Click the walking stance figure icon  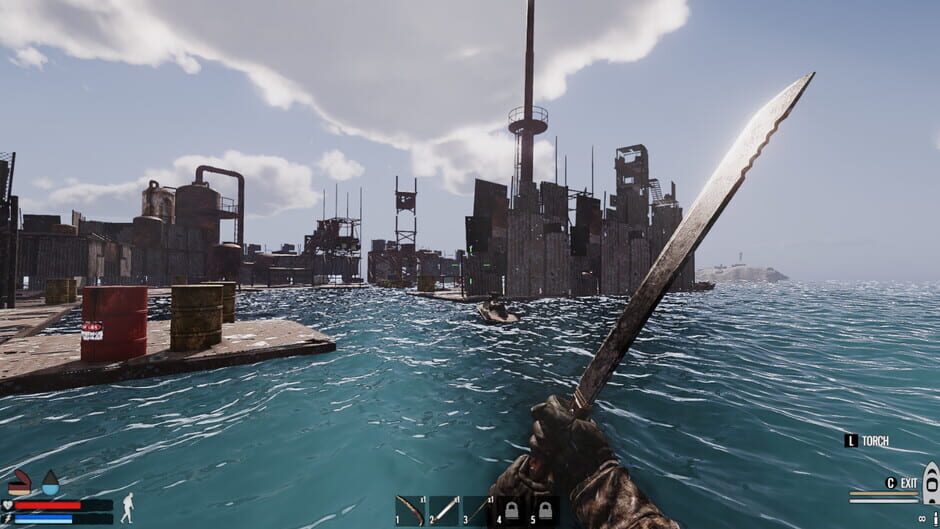coord(127,507)
